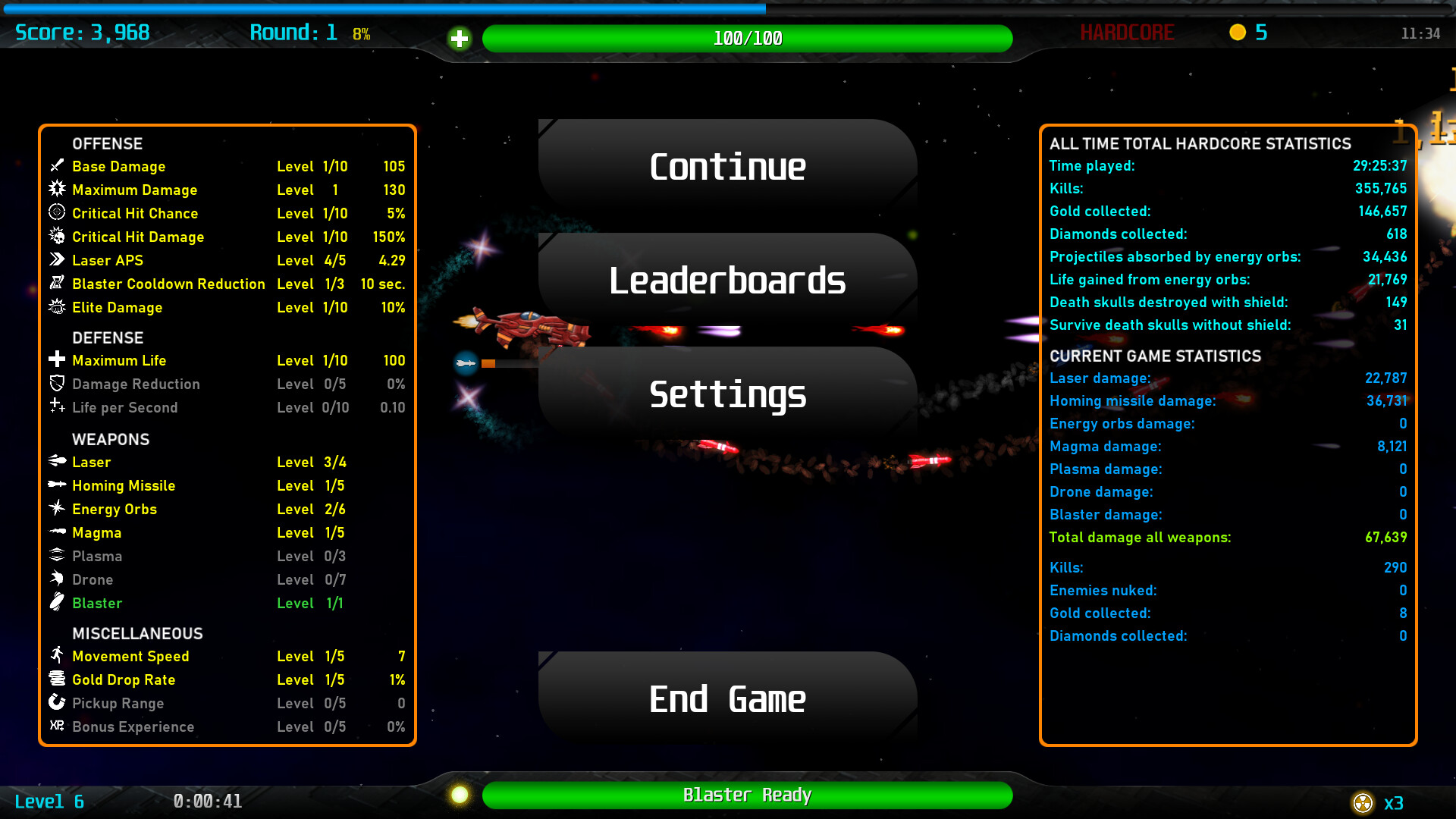Select the Maximum Life plus icon
Image resolution: width=1456 pixels, height=819 pixels.
point(57,360)
